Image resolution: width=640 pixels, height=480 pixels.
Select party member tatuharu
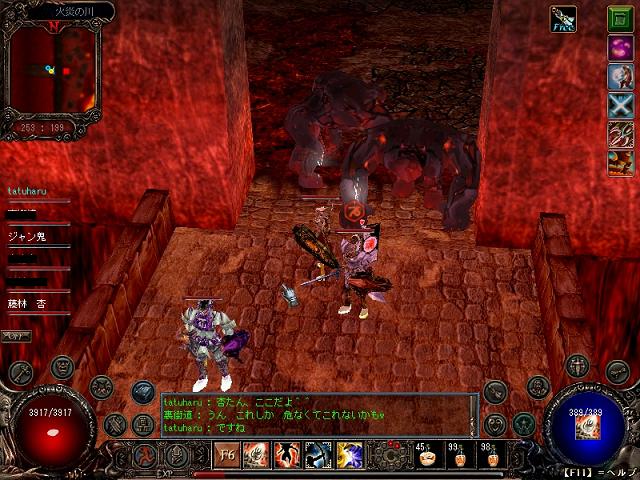click(28, 190)
